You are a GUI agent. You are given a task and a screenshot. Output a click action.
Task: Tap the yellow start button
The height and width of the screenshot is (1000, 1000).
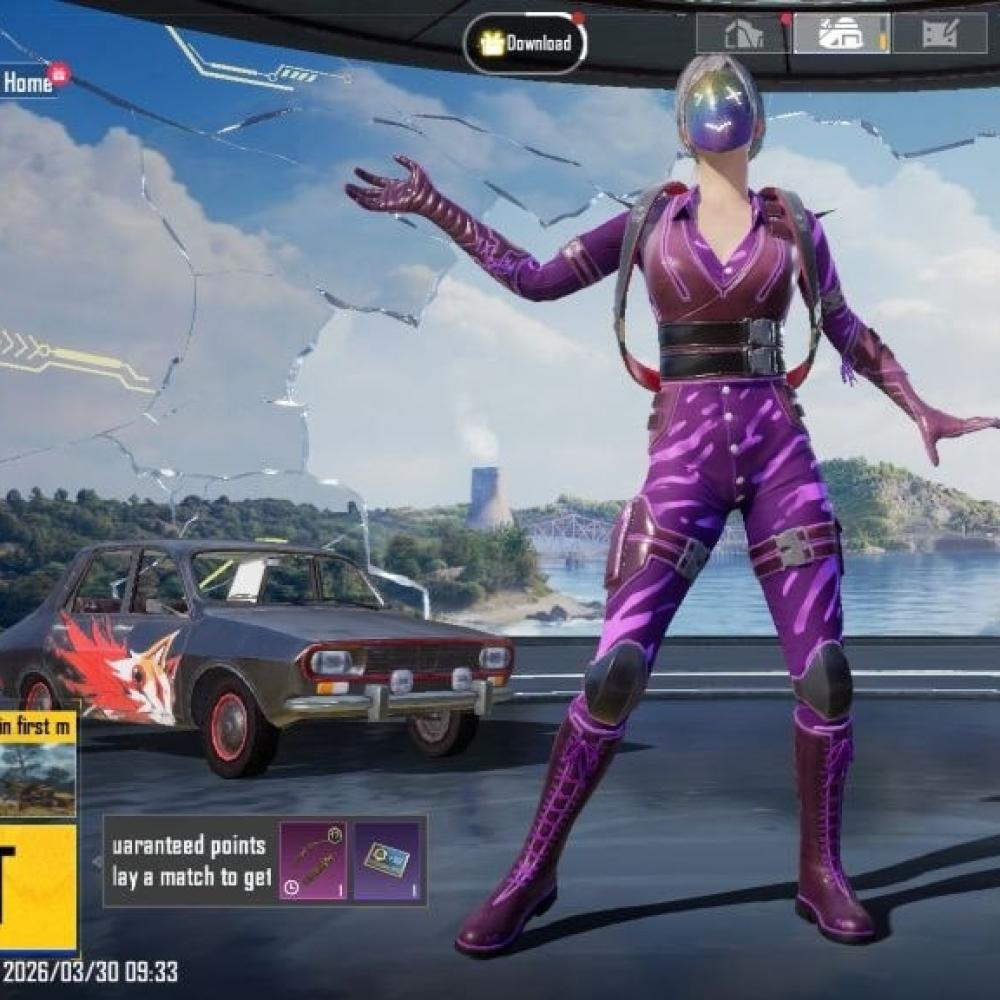point(37,886)
